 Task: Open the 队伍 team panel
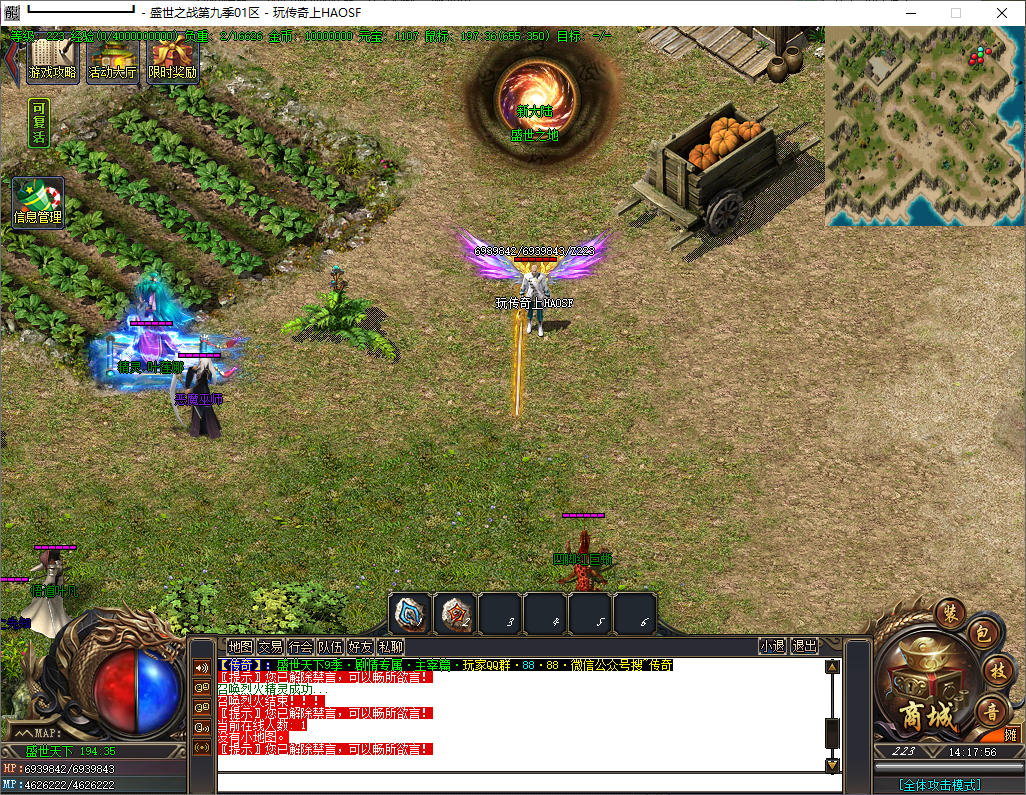click(330, 647)
